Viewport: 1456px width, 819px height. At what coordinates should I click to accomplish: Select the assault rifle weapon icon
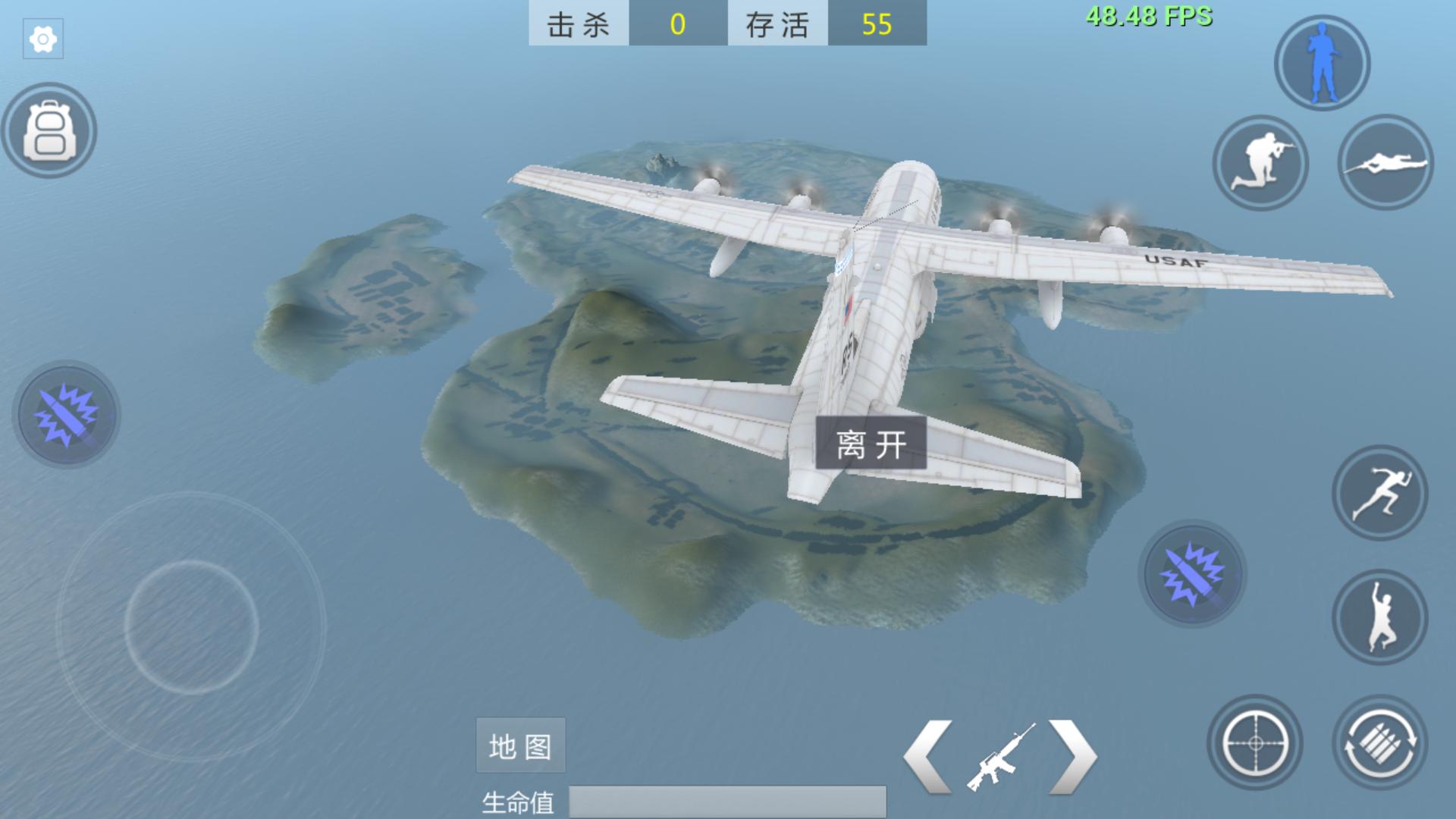click(1001, 756)
